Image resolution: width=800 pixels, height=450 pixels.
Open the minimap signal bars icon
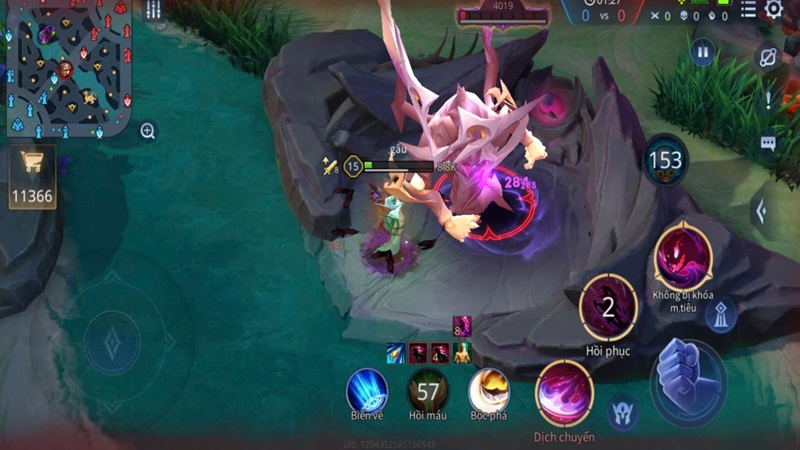pos(153,10)
